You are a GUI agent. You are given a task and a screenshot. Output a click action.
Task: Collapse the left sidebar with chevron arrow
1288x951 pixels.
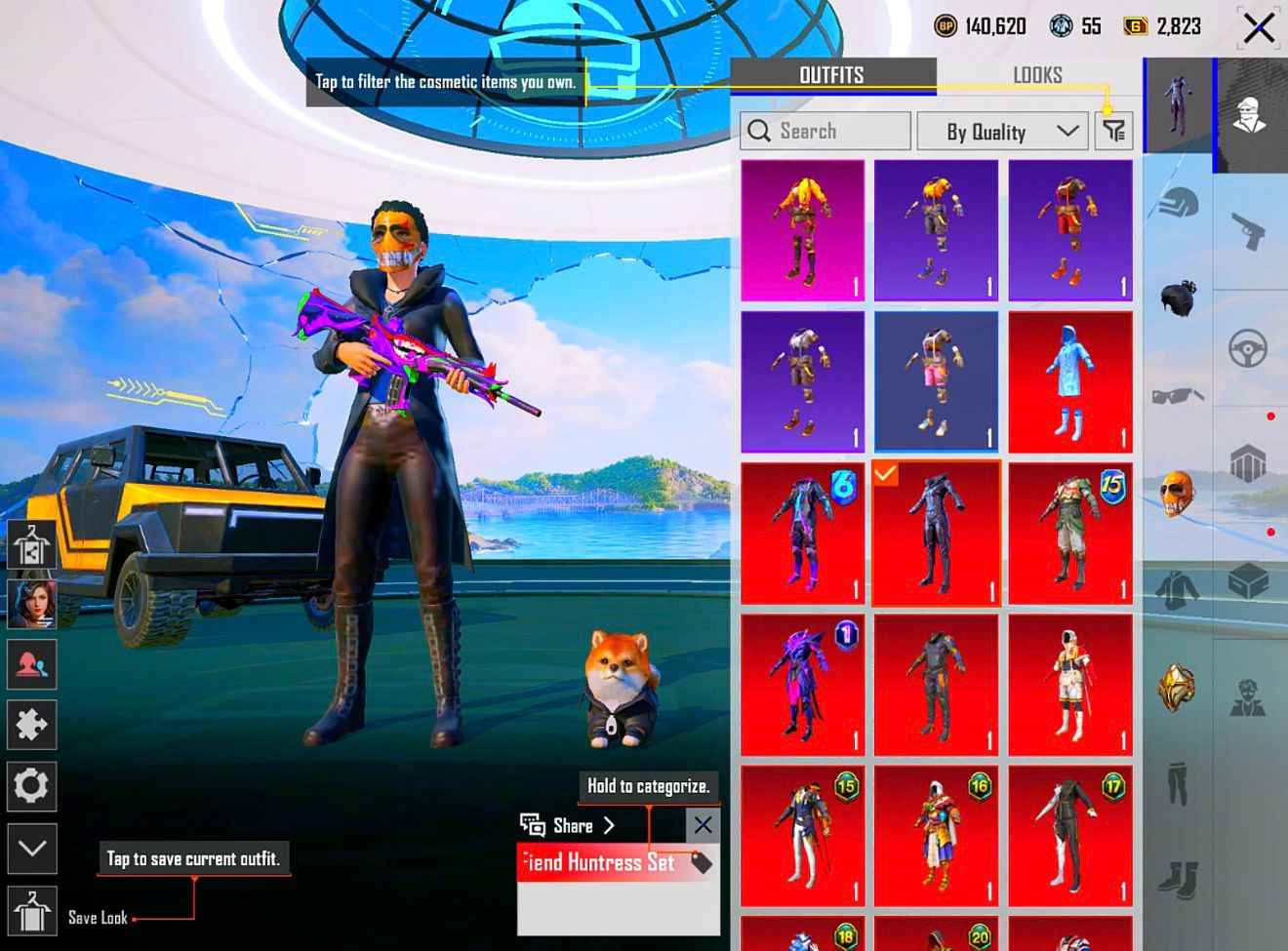[x=32, y=850]
